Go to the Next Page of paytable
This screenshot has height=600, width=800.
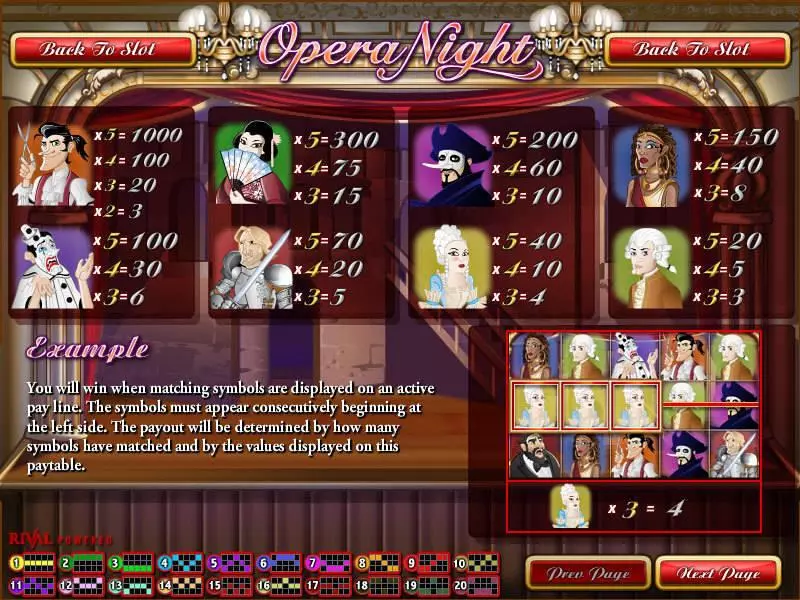(x=717, y=573)
